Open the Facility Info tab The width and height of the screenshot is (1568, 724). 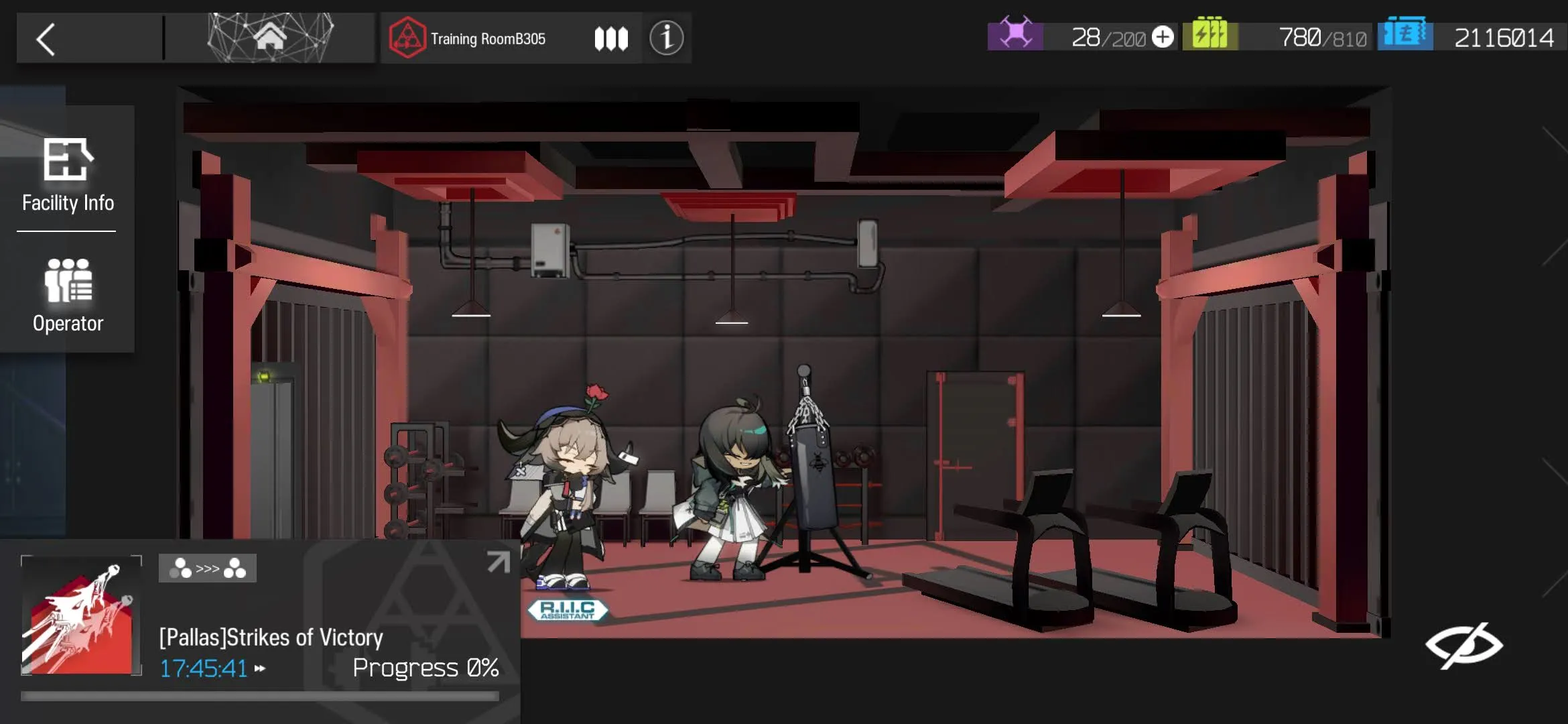[68, 176]
